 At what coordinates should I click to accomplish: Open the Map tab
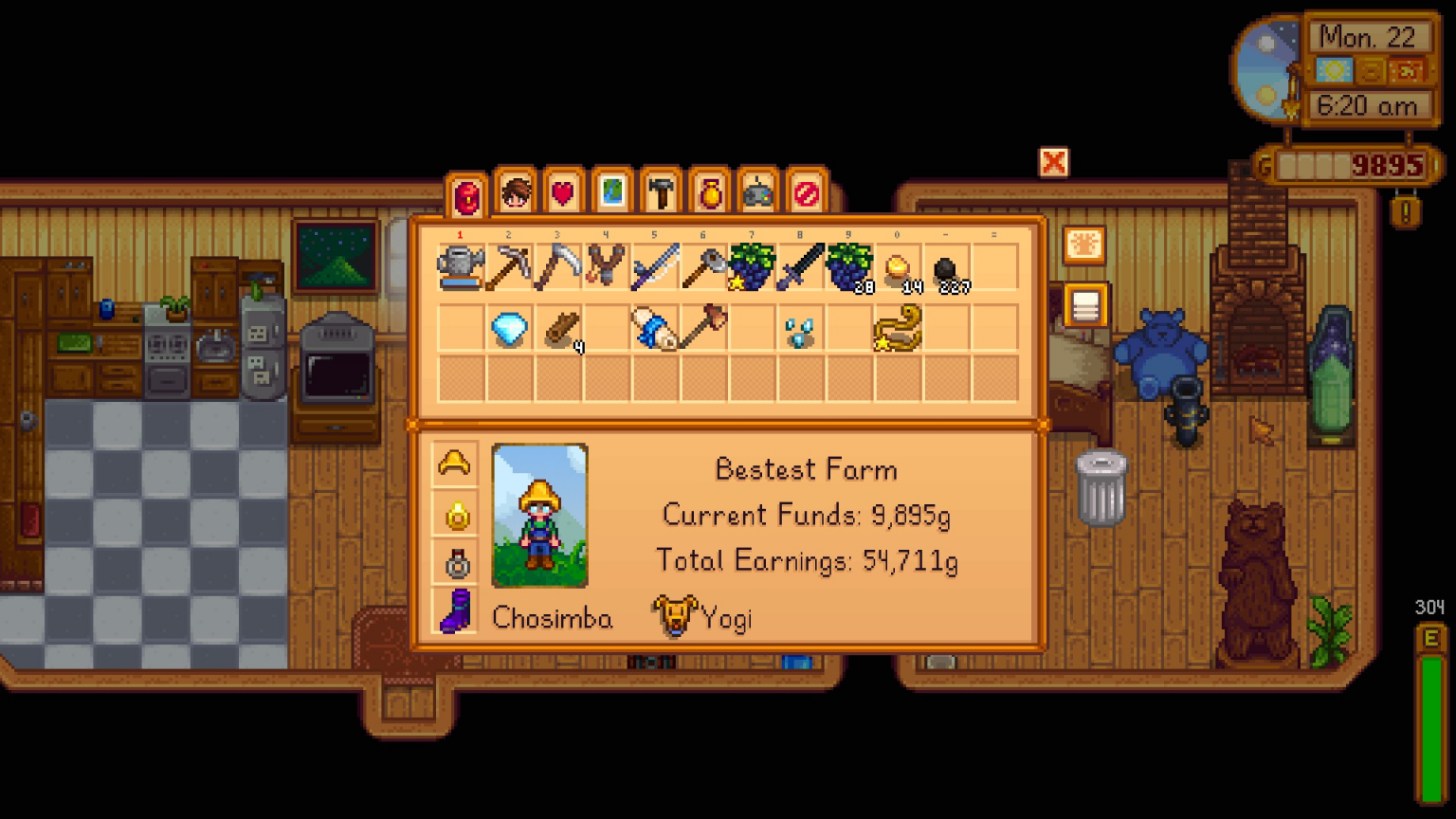pos(614,192)
